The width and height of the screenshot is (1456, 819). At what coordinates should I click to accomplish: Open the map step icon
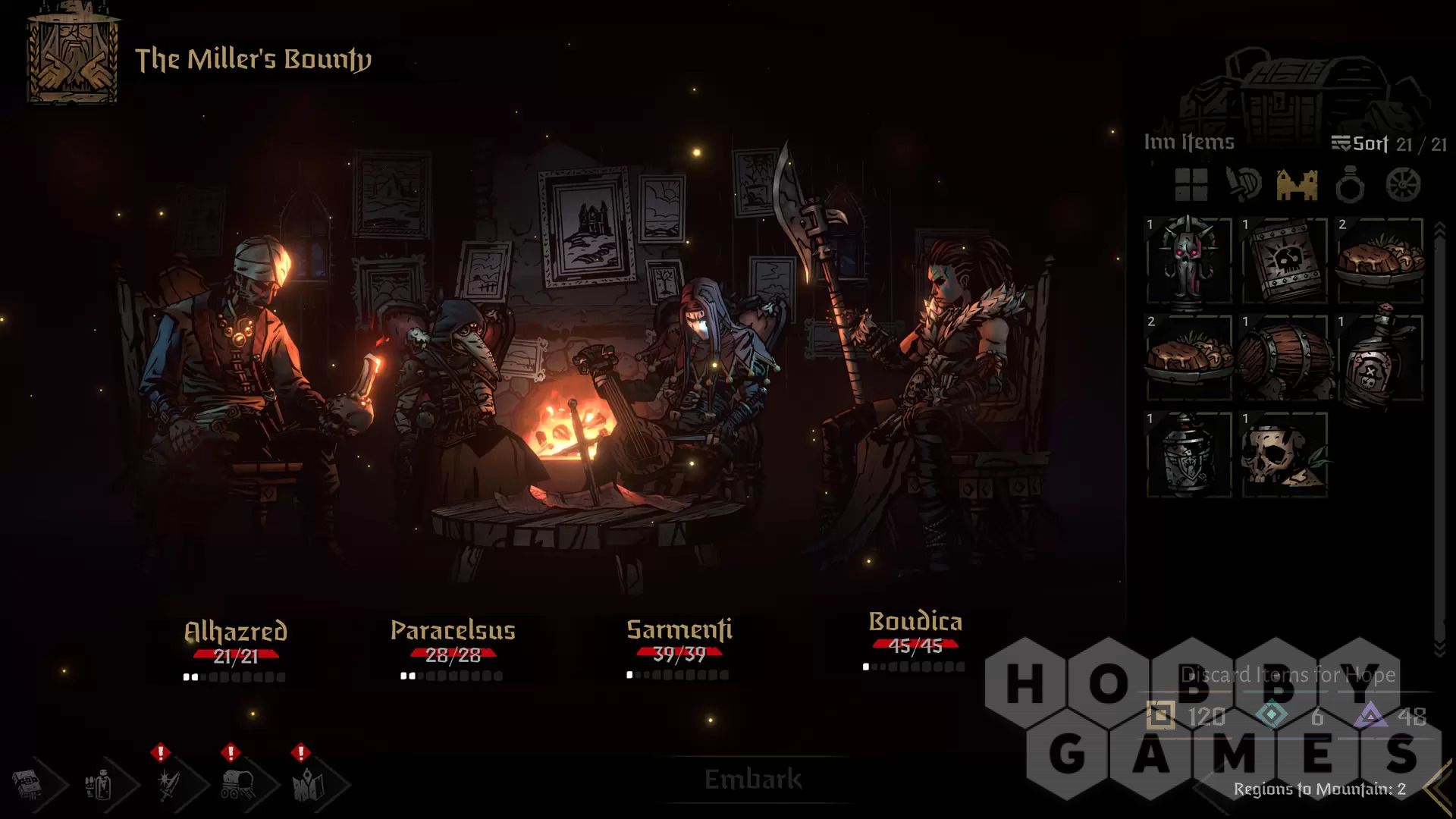[308, 784]
